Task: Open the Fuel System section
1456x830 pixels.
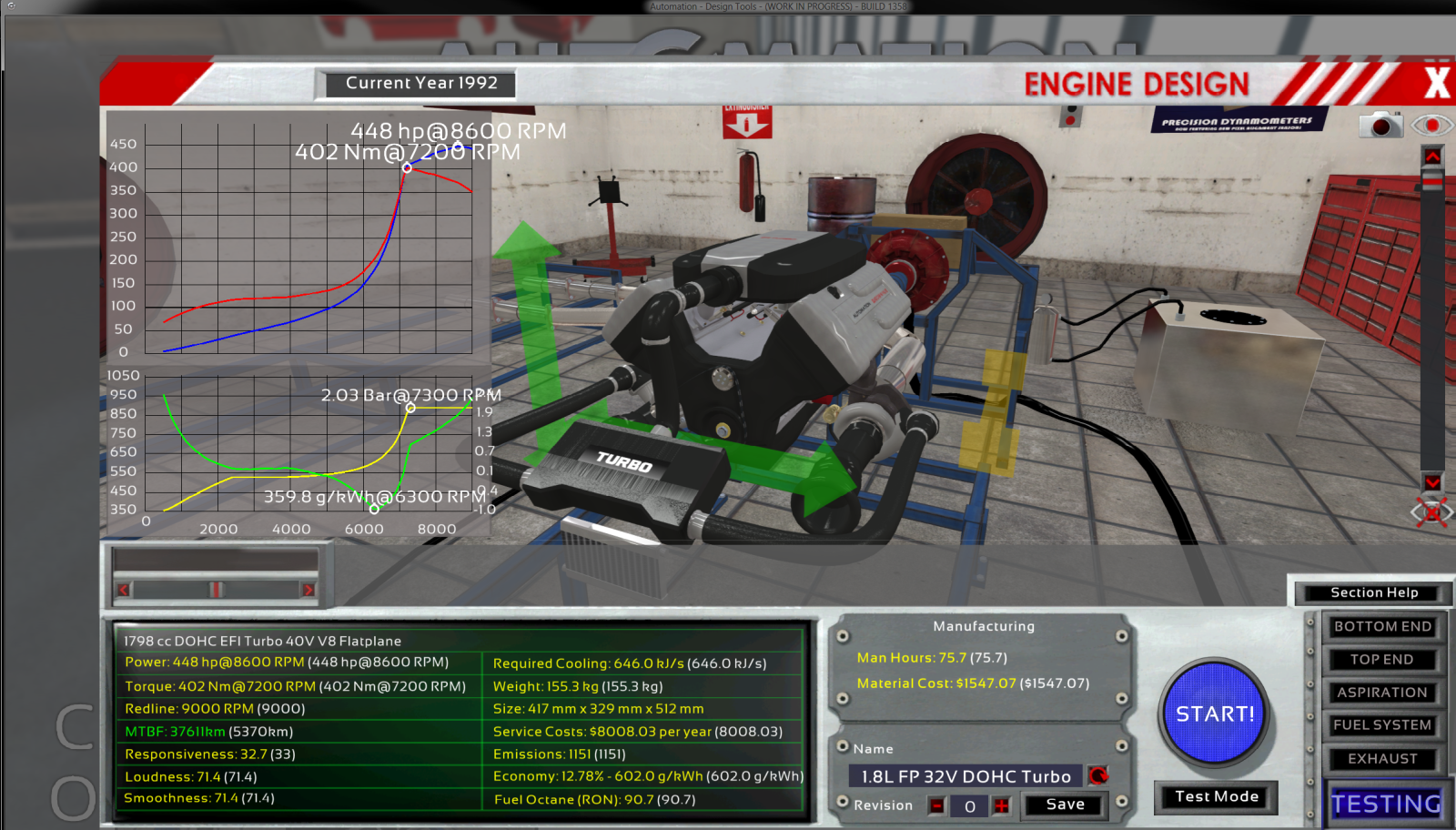Action: [x=1381, y=725]
